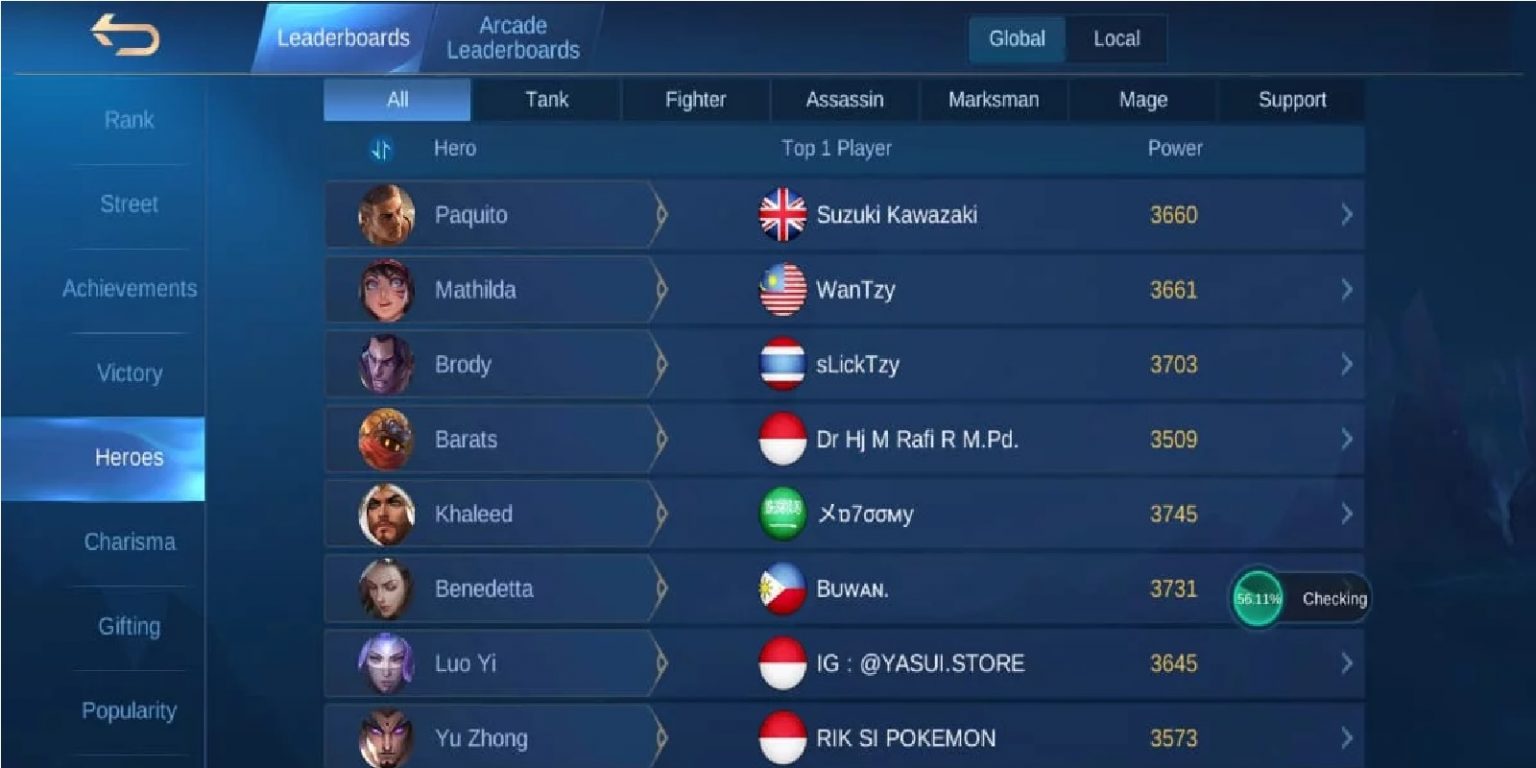Open the Charisma leaderboard
Viewport: 1536px width, 768px height.
pos(129,542)
